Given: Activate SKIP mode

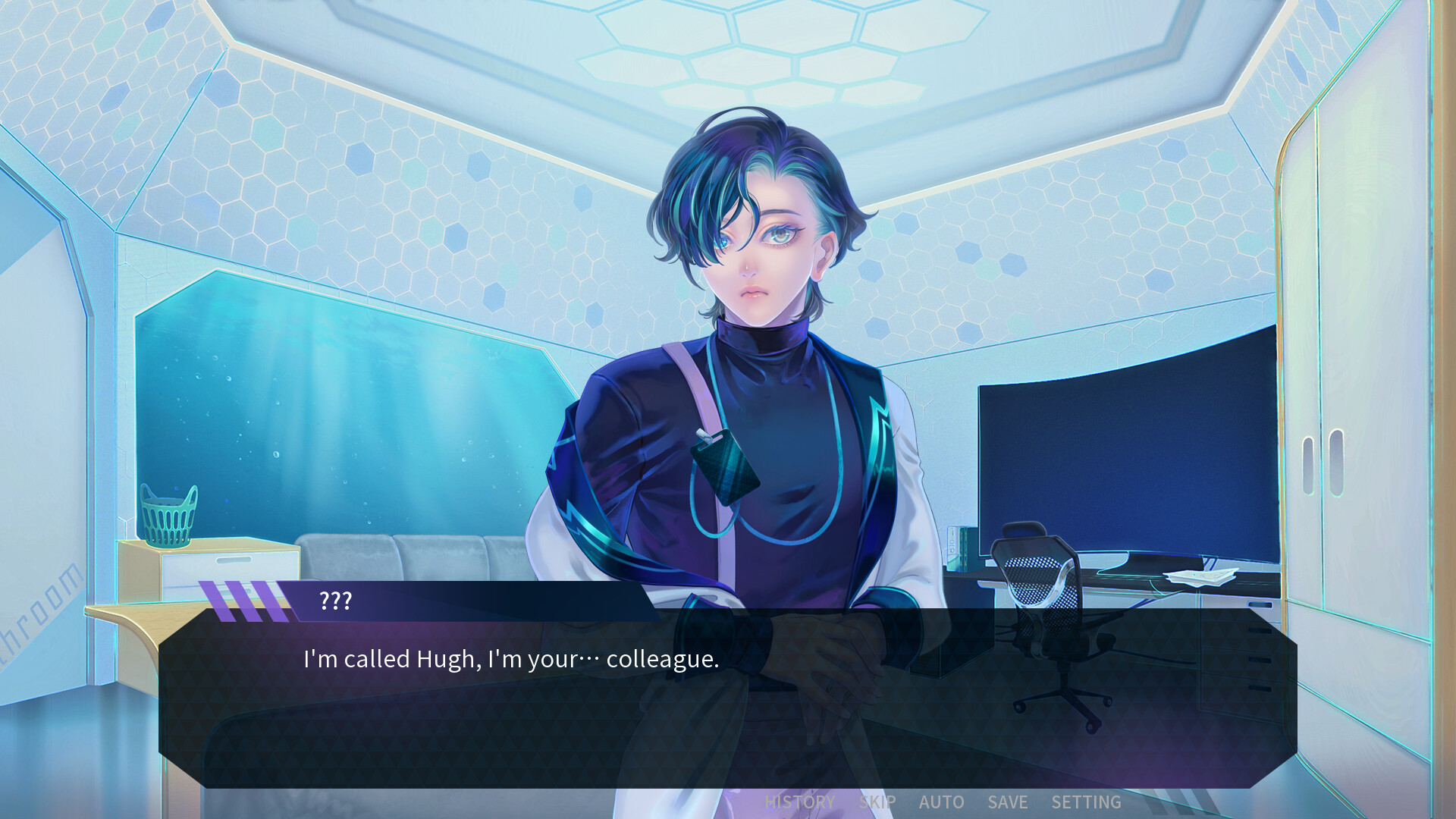Looking at the screenshot, I should [877, 802].
